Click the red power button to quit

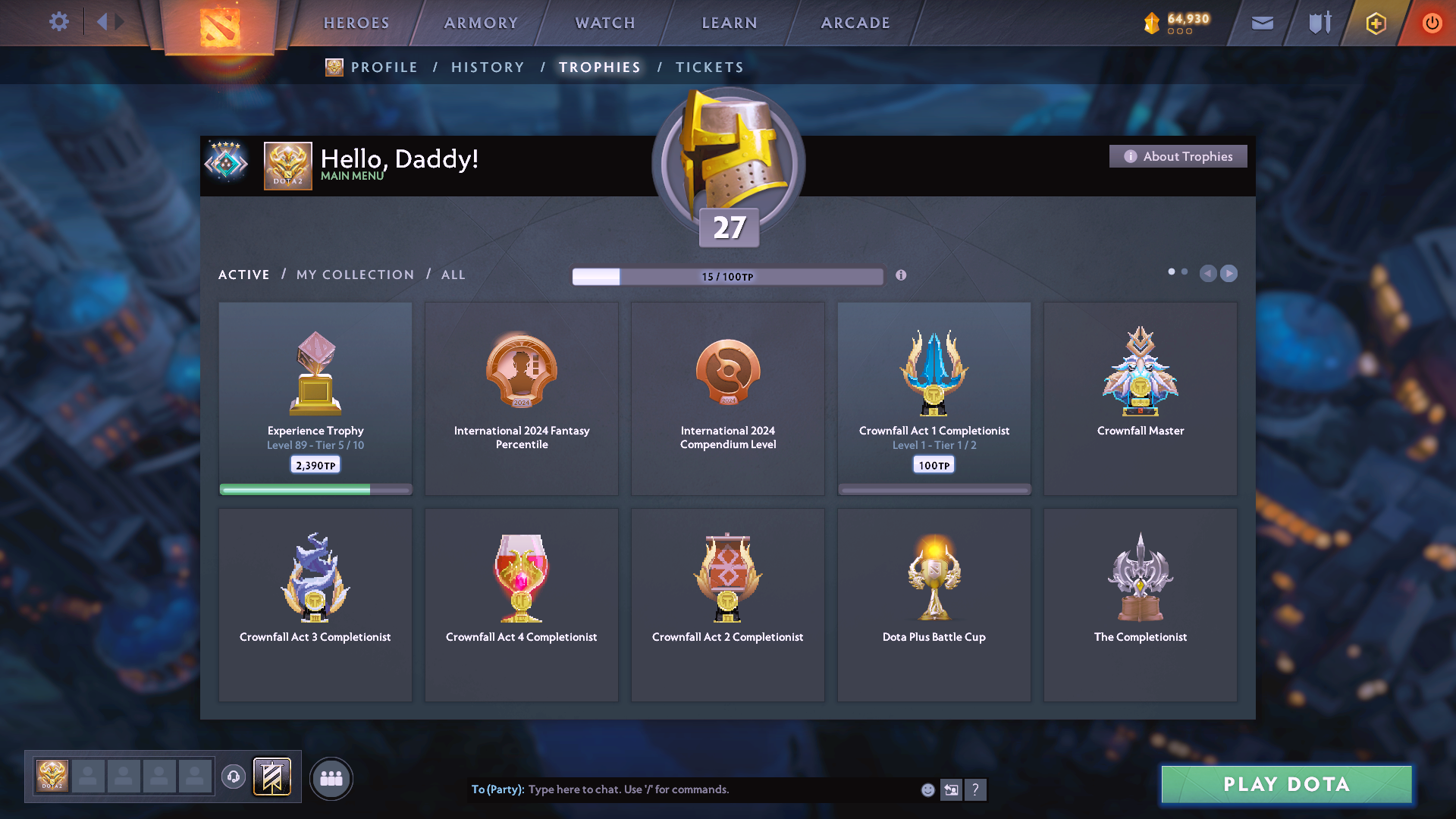point(1432,23)
